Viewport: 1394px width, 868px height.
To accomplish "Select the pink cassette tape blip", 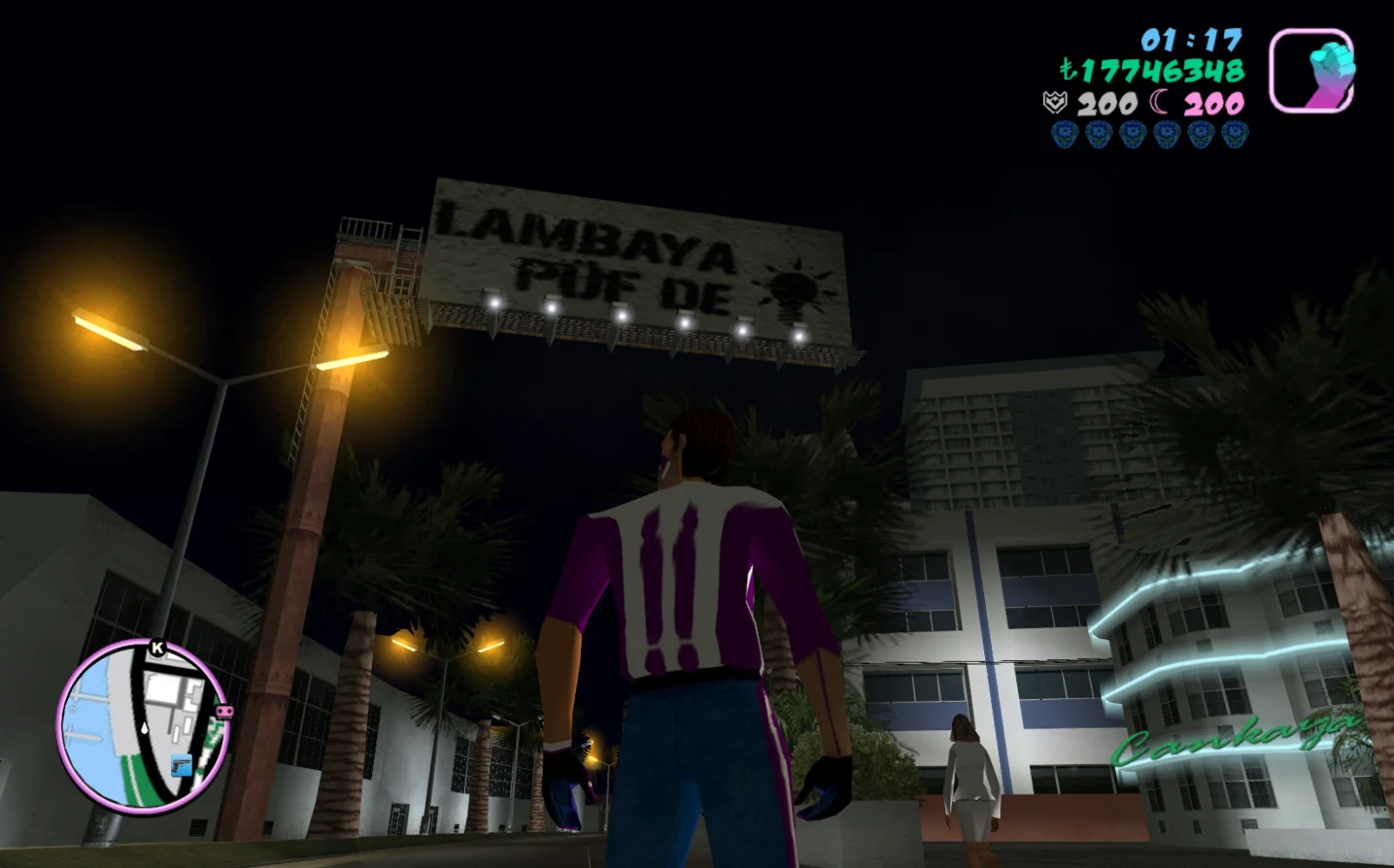I will point(224,712).
